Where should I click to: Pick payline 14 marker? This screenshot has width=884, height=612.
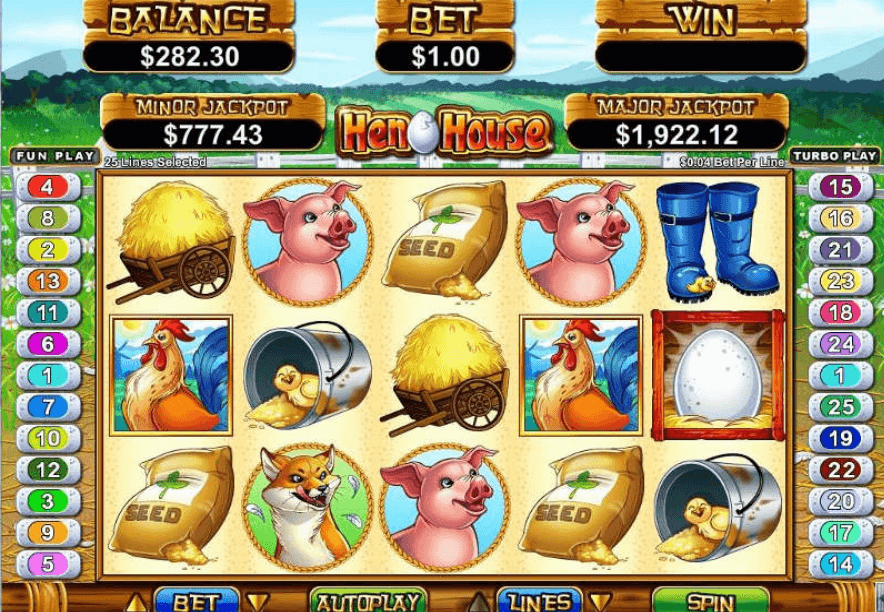(840, 564)
